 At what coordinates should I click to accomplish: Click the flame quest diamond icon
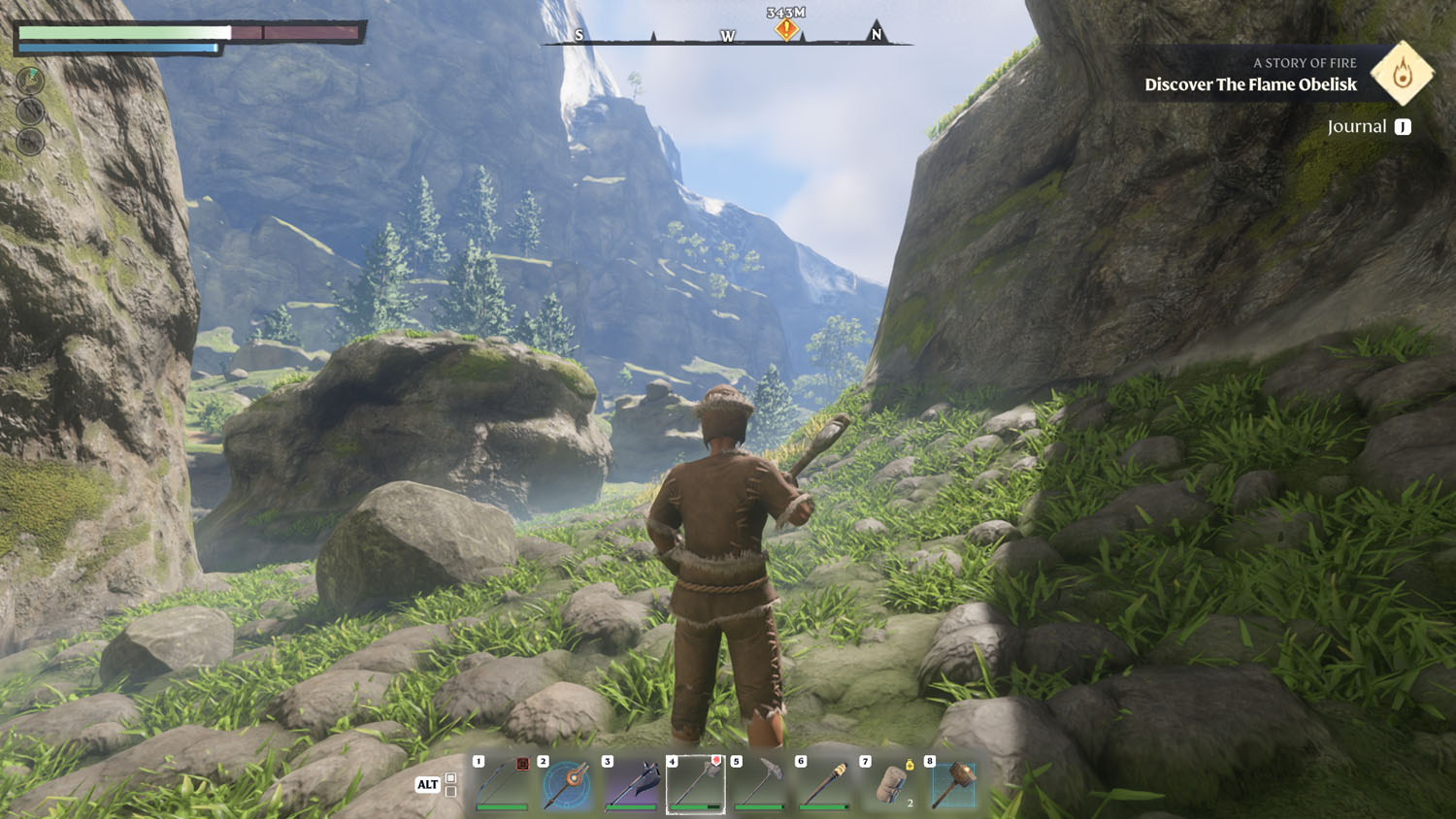point(1402,74)
